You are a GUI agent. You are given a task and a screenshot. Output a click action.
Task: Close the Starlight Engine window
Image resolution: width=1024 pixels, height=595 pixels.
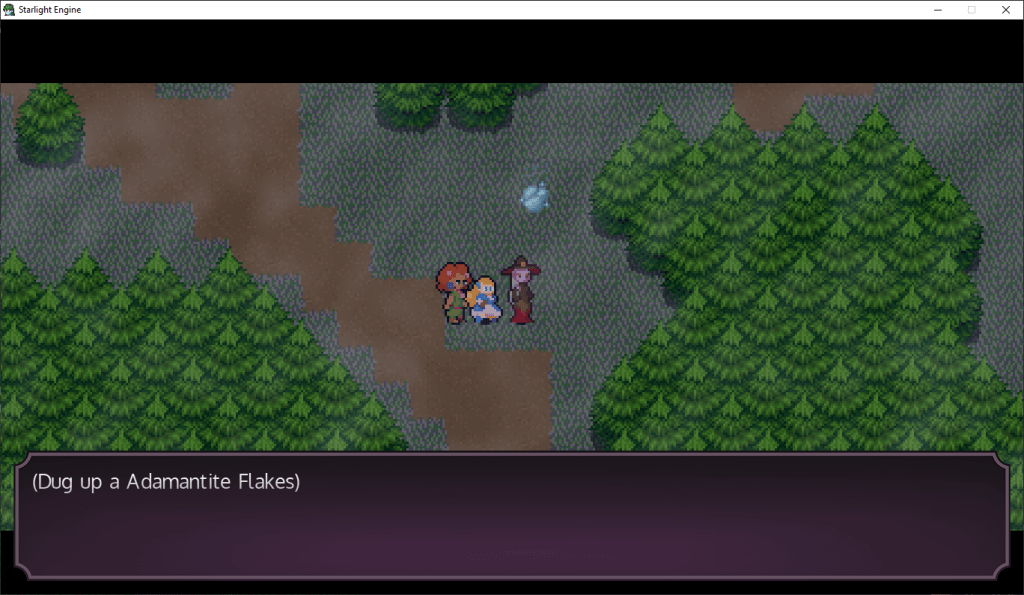pos(1005,9)
